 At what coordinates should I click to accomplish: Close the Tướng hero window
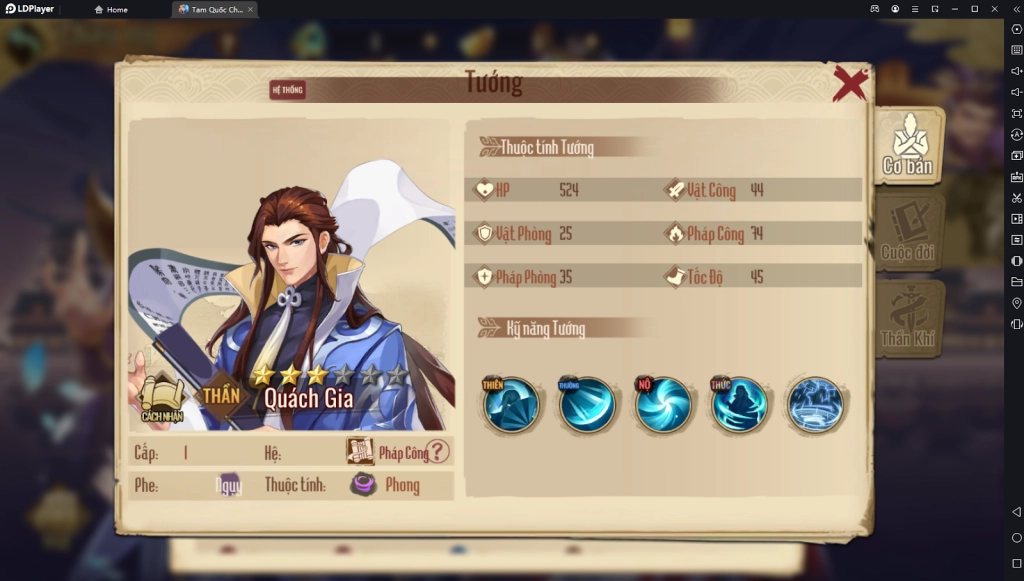[x=850, y=84]
